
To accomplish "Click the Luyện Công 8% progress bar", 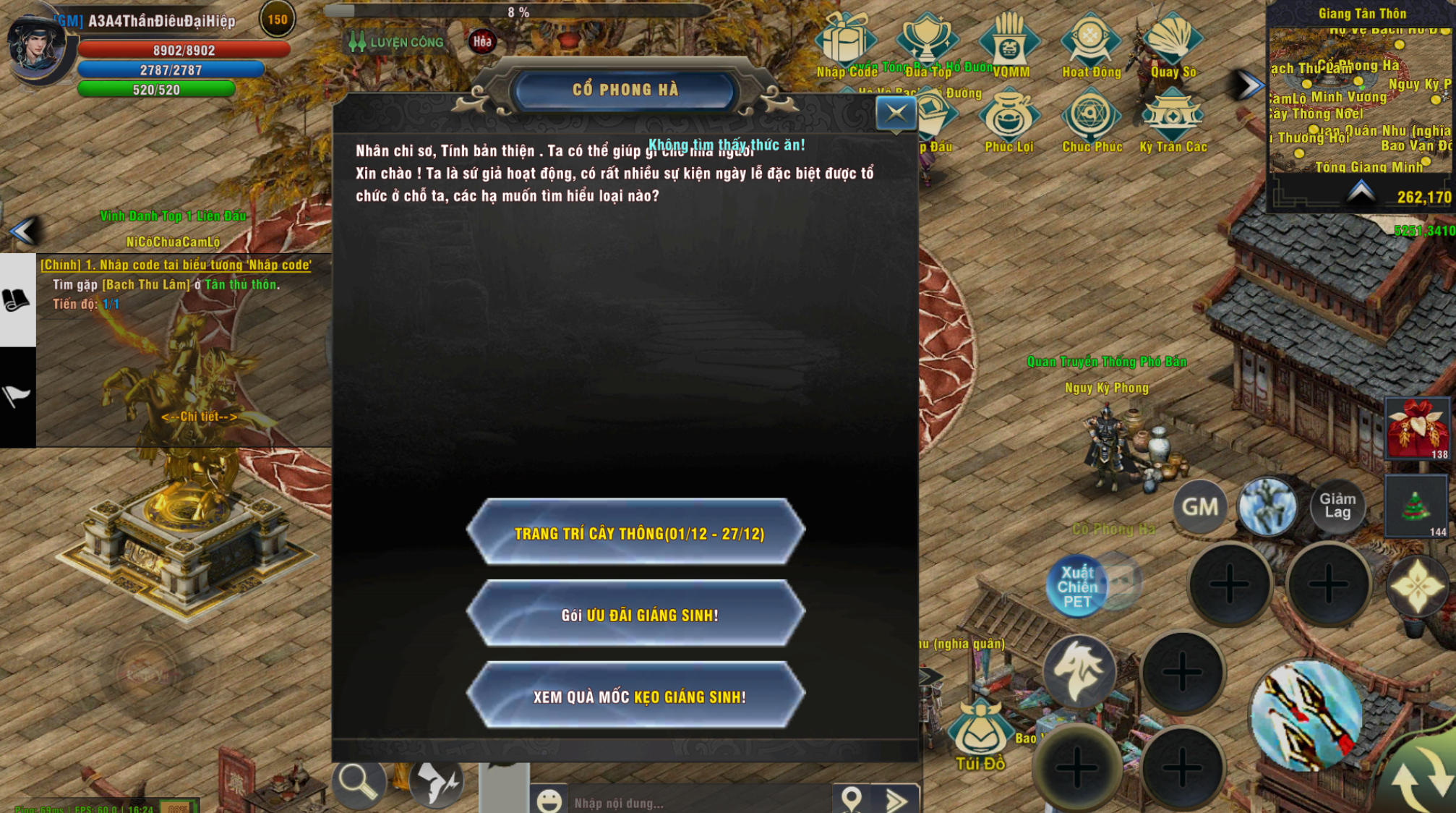I will click(x=515, y=12).
